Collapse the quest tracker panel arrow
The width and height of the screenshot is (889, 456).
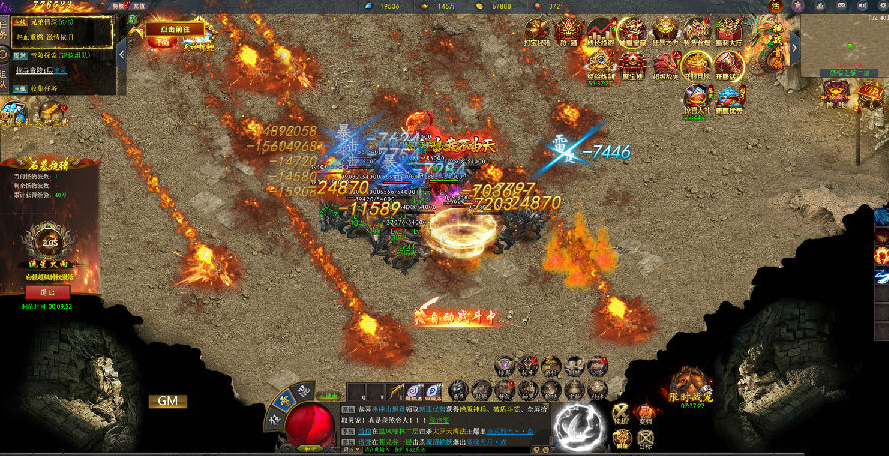pos(121,53)
